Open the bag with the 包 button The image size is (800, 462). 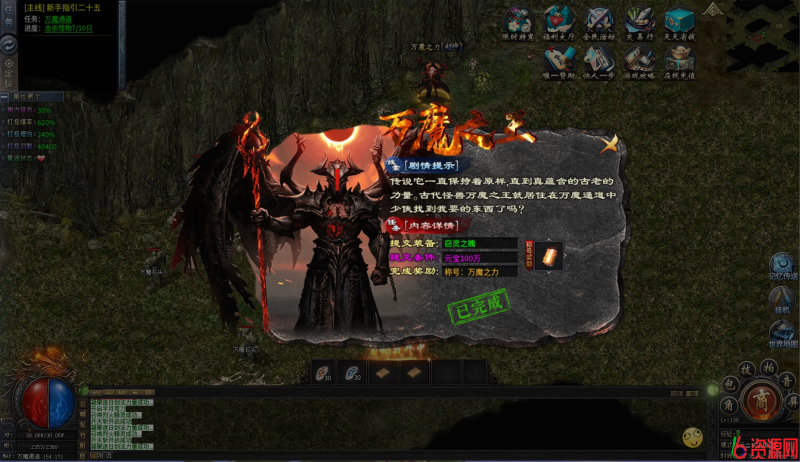[x=730, y=384]
